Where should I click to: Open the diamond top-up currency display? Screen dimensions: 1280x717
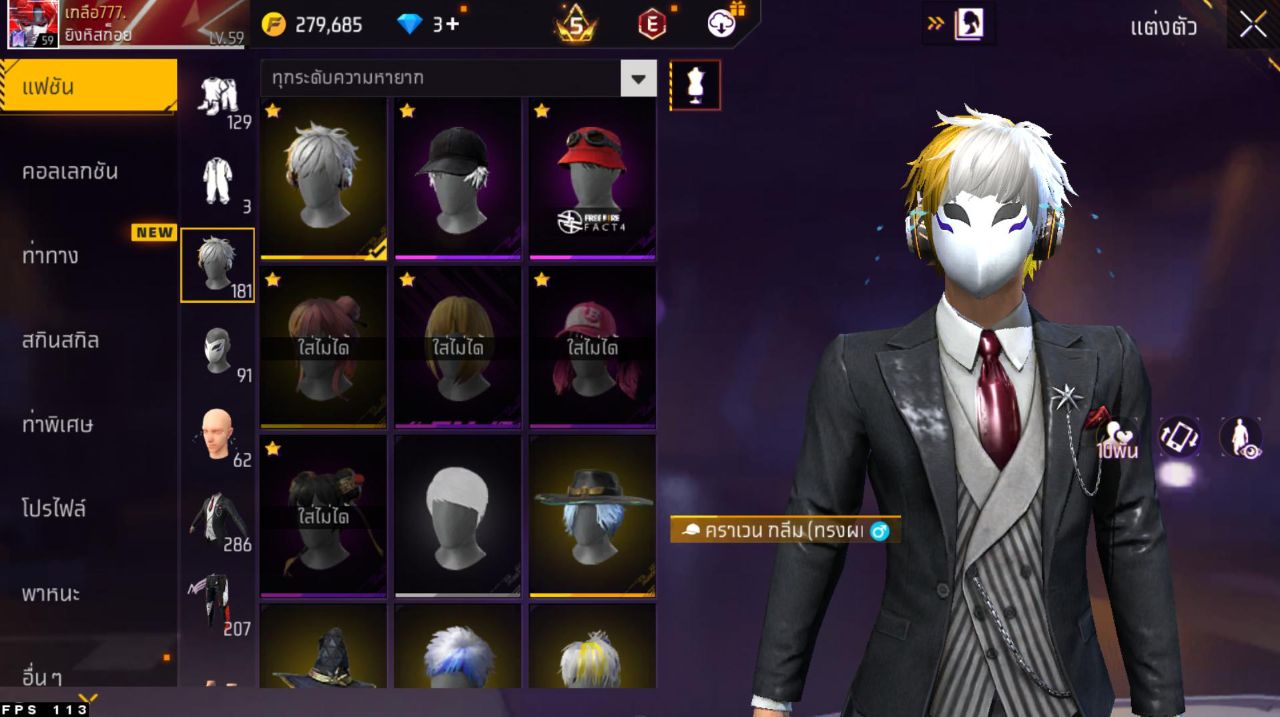(428, 24)
